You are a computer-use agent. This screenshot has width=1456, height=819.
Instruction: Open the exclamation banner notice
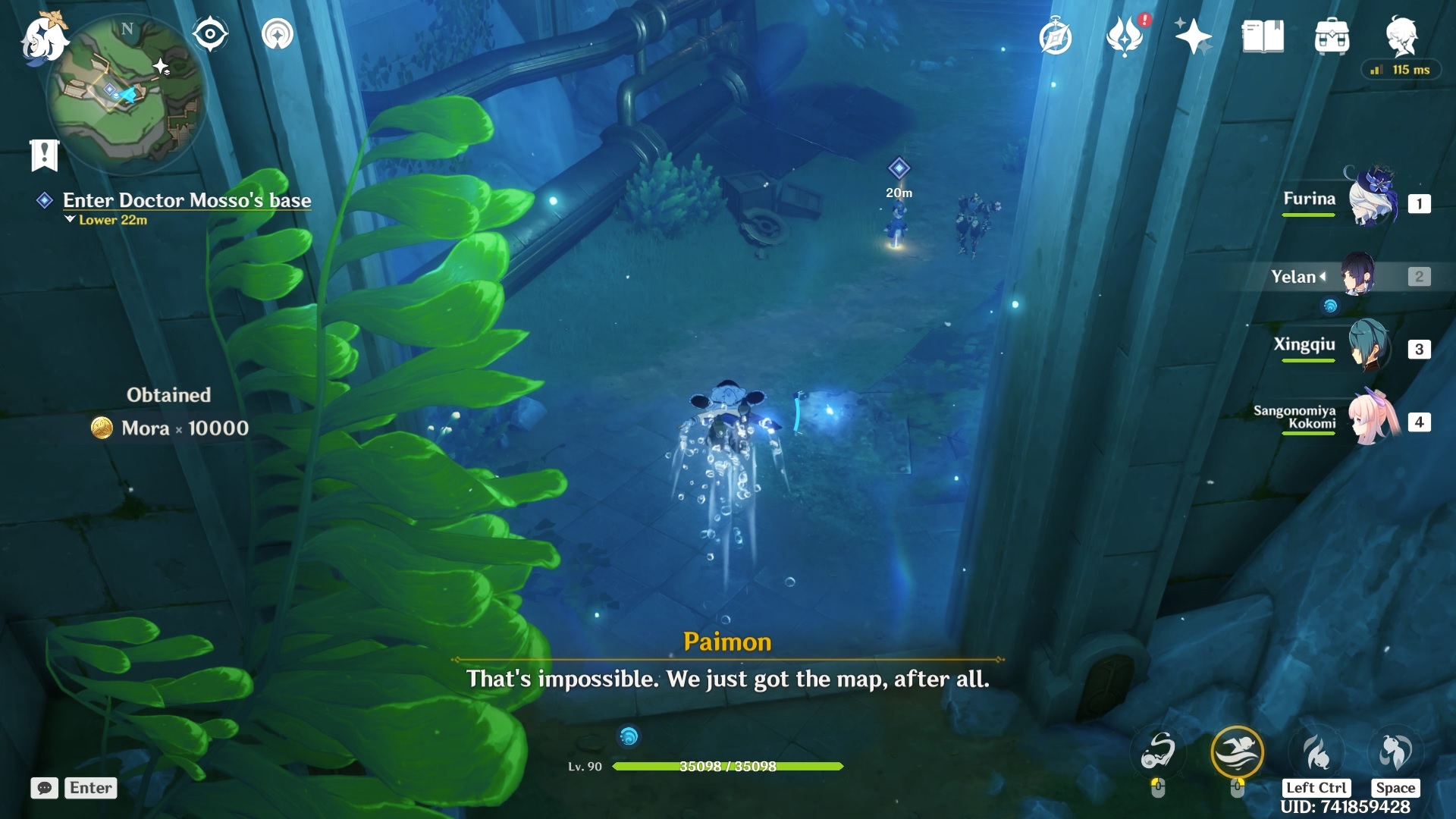44,155
